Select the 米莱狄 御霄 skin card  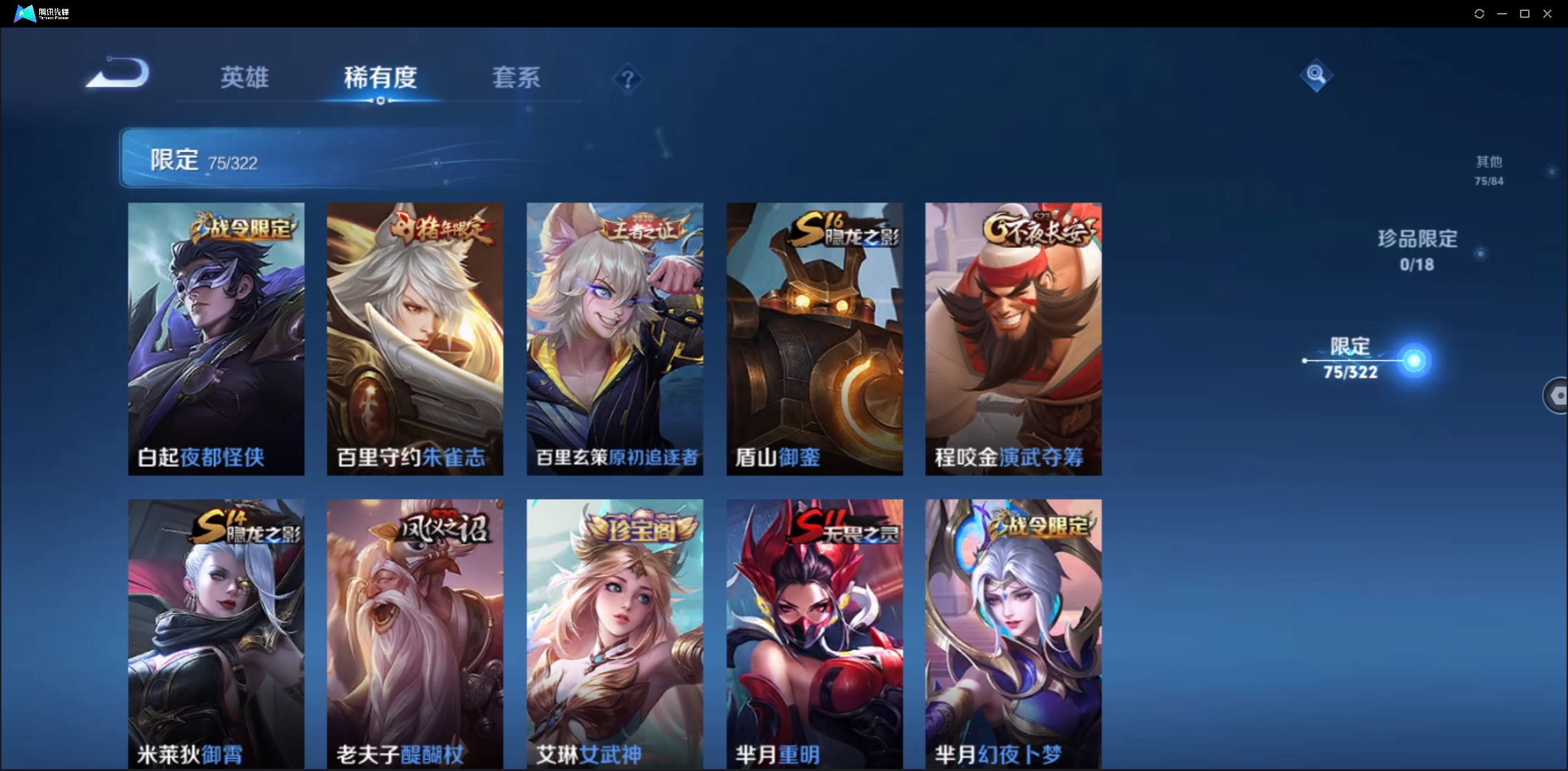[x=216, y=633]
